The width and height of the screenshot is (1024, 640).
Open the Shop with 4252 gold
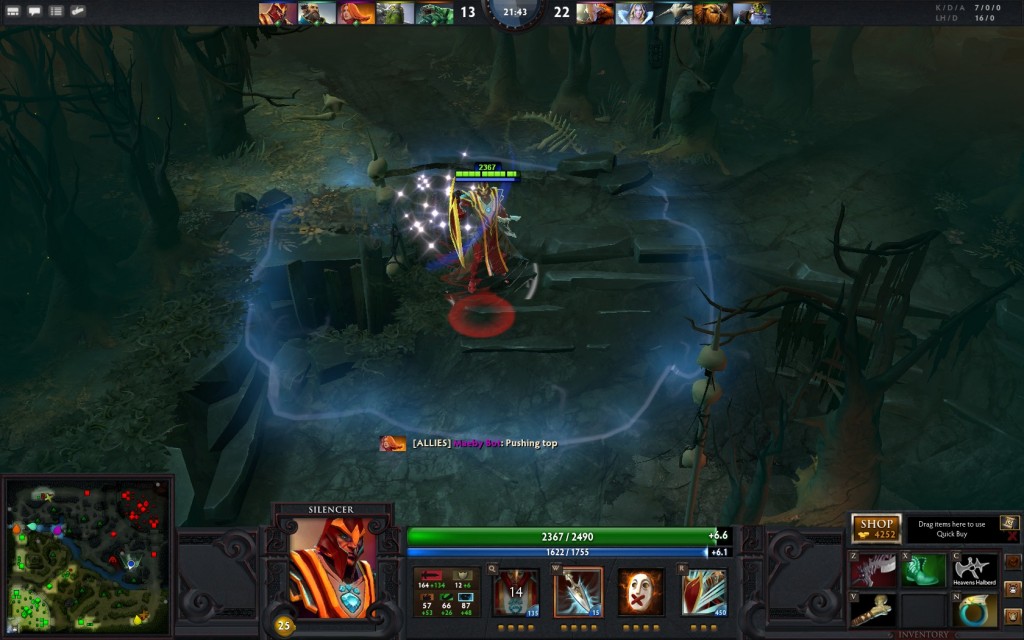pyautogui.click(x=876, y=528)
